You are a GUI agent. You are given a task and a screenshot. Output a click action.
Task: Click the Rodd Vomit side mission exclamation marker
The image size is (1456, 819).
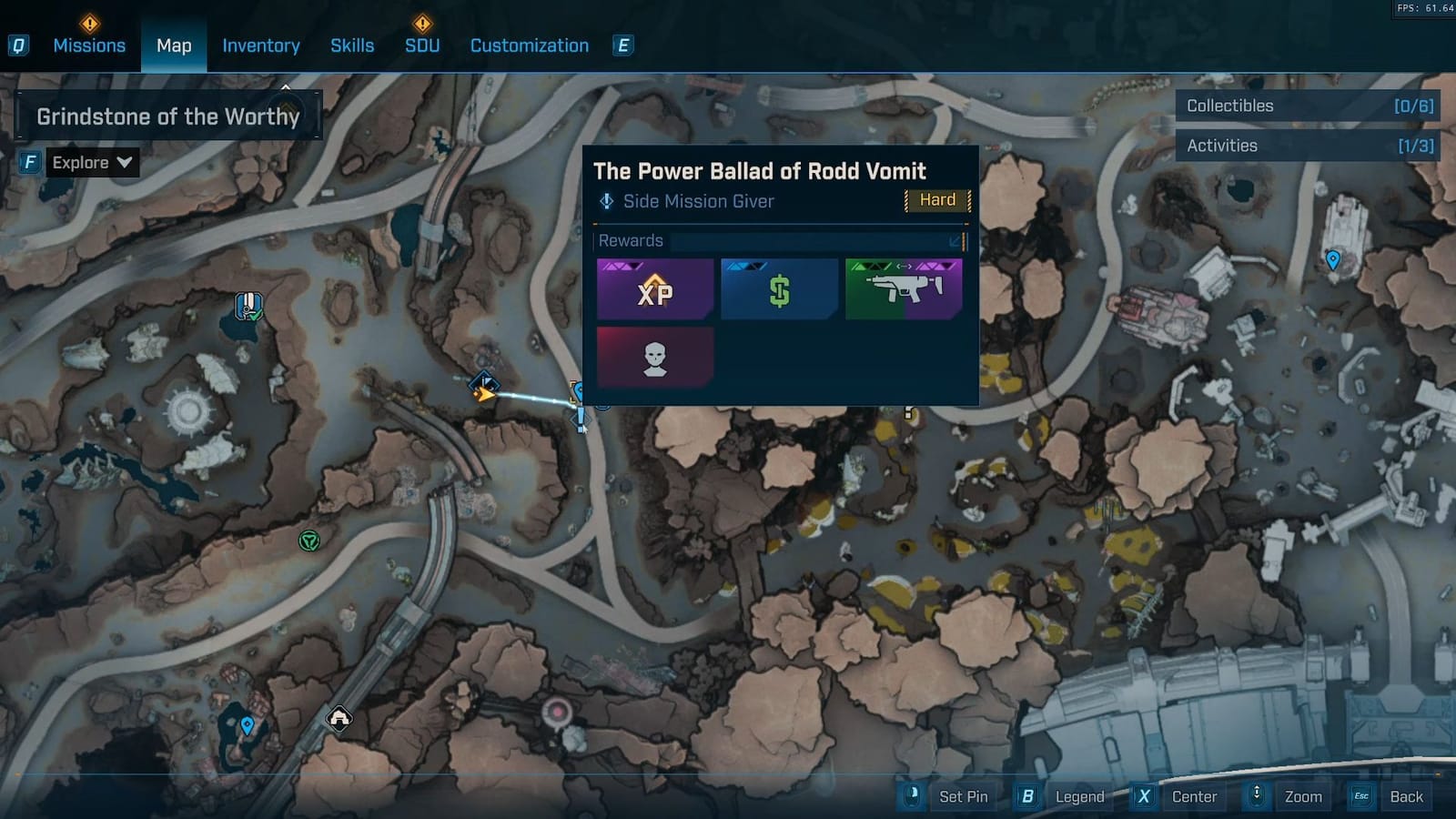click(x=581, y=420)
